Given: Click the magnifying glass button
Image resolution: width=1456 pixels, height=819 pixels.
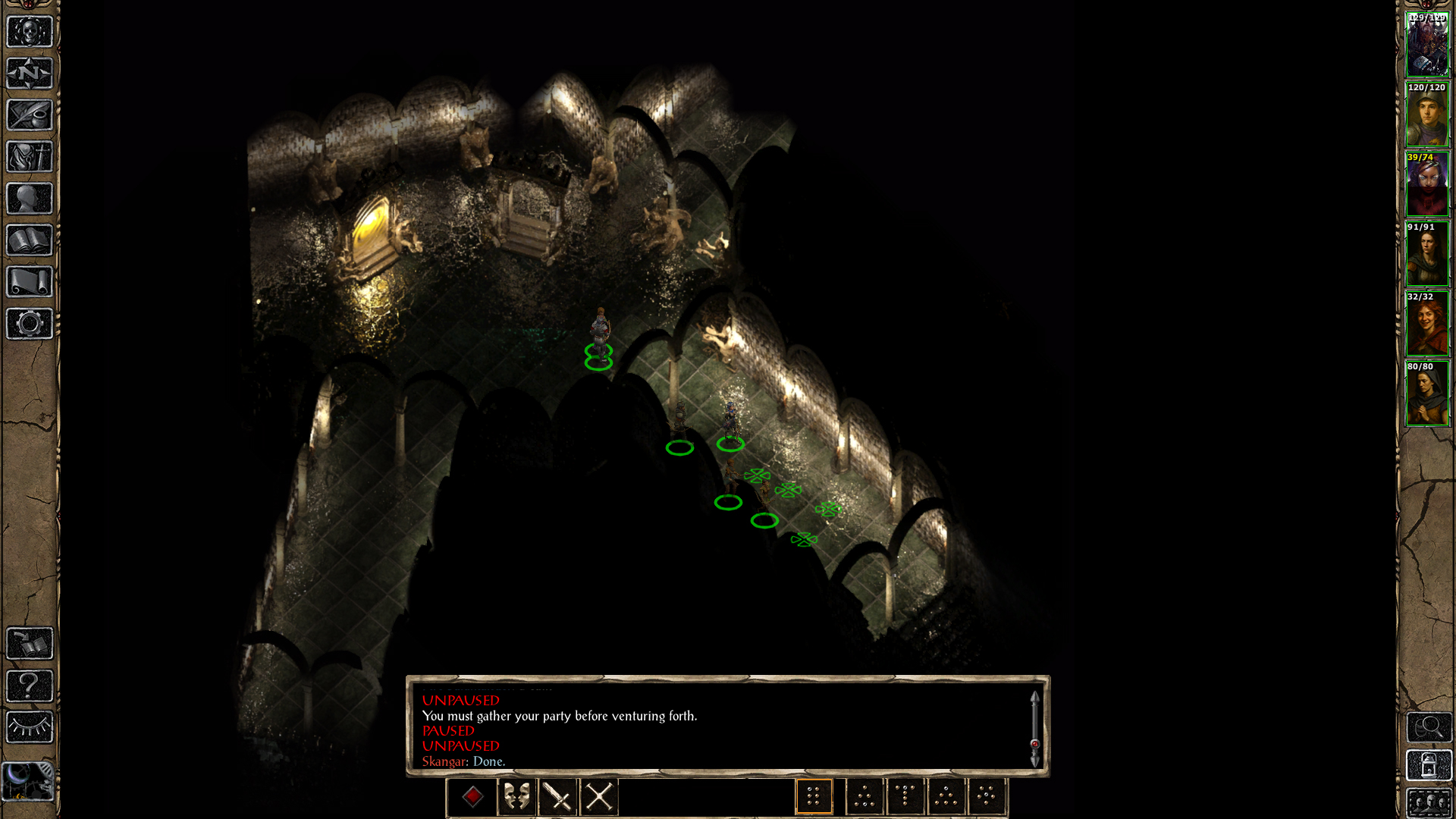Looking at the screenshot, I should tap(1429, 727).
